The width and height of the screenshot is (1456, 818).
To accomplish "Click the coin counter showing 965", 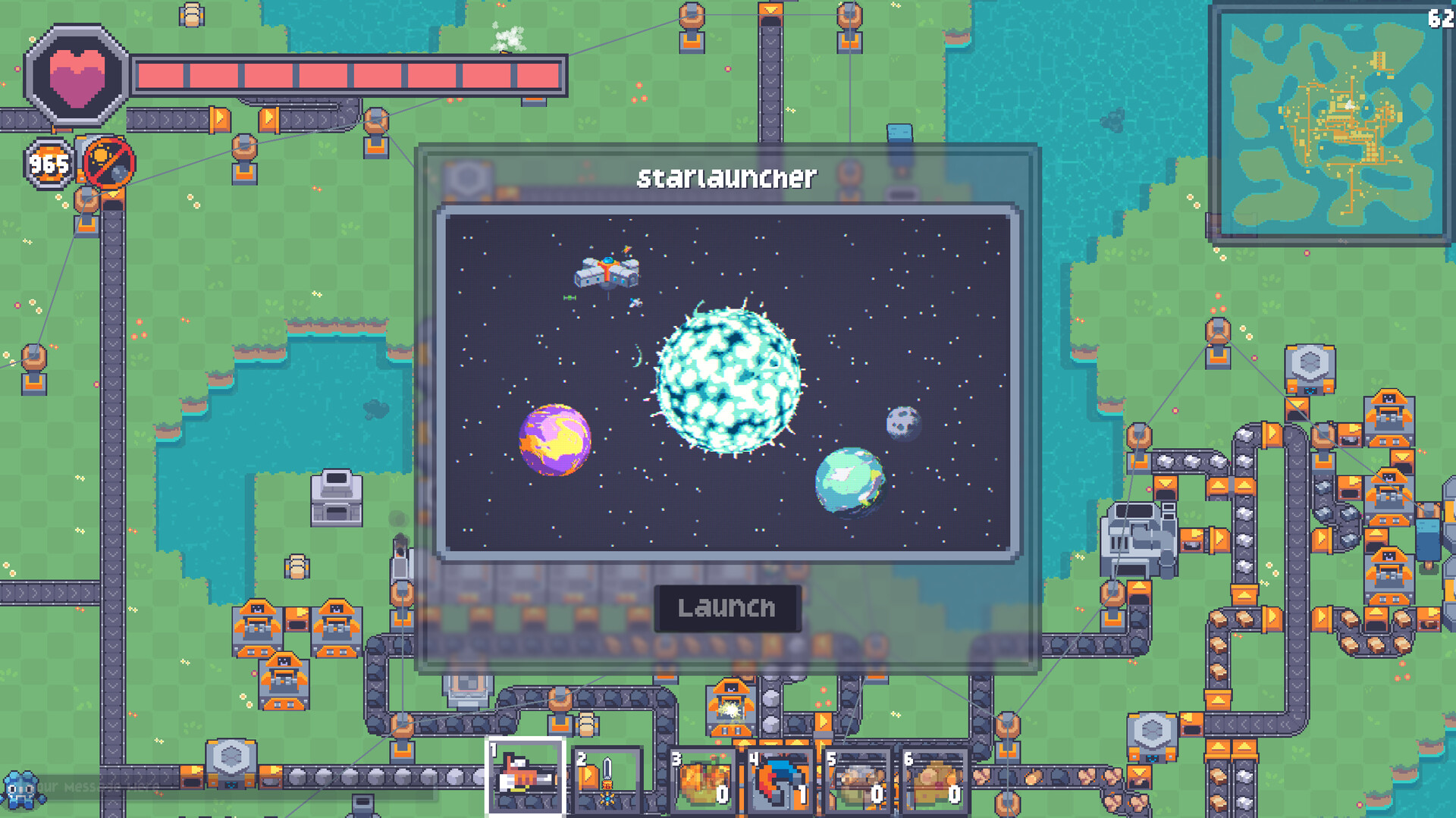I will pos(47,163).
